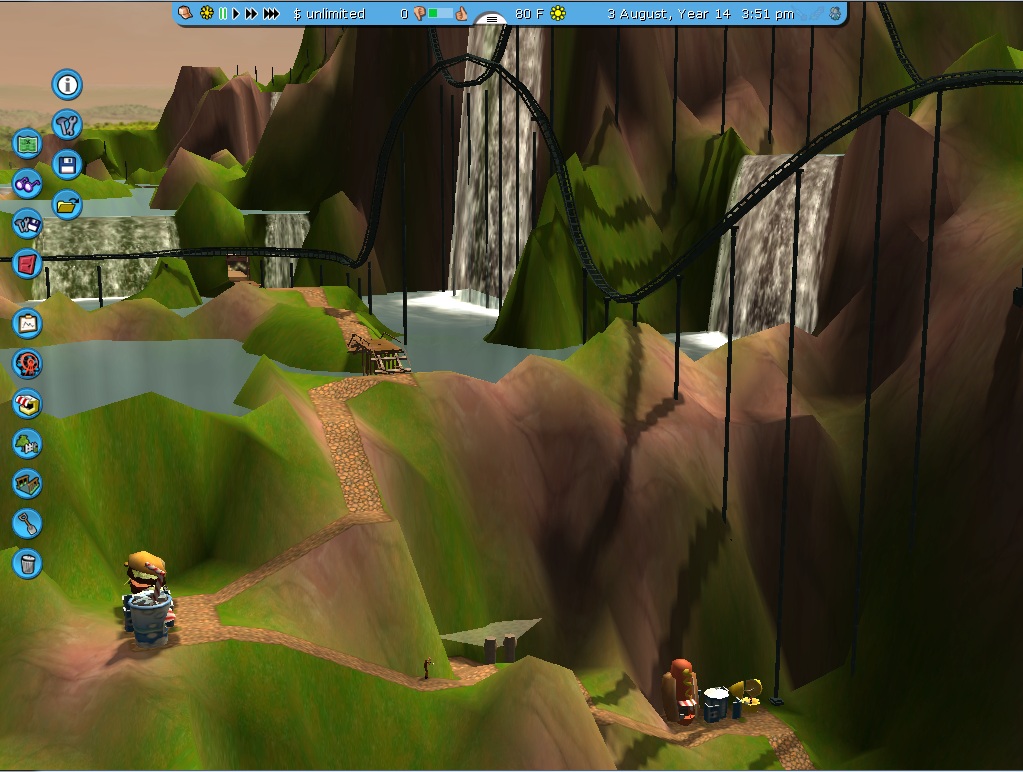Save the park using the floppy disk icon
The image size is (1023, 772).
67,165
